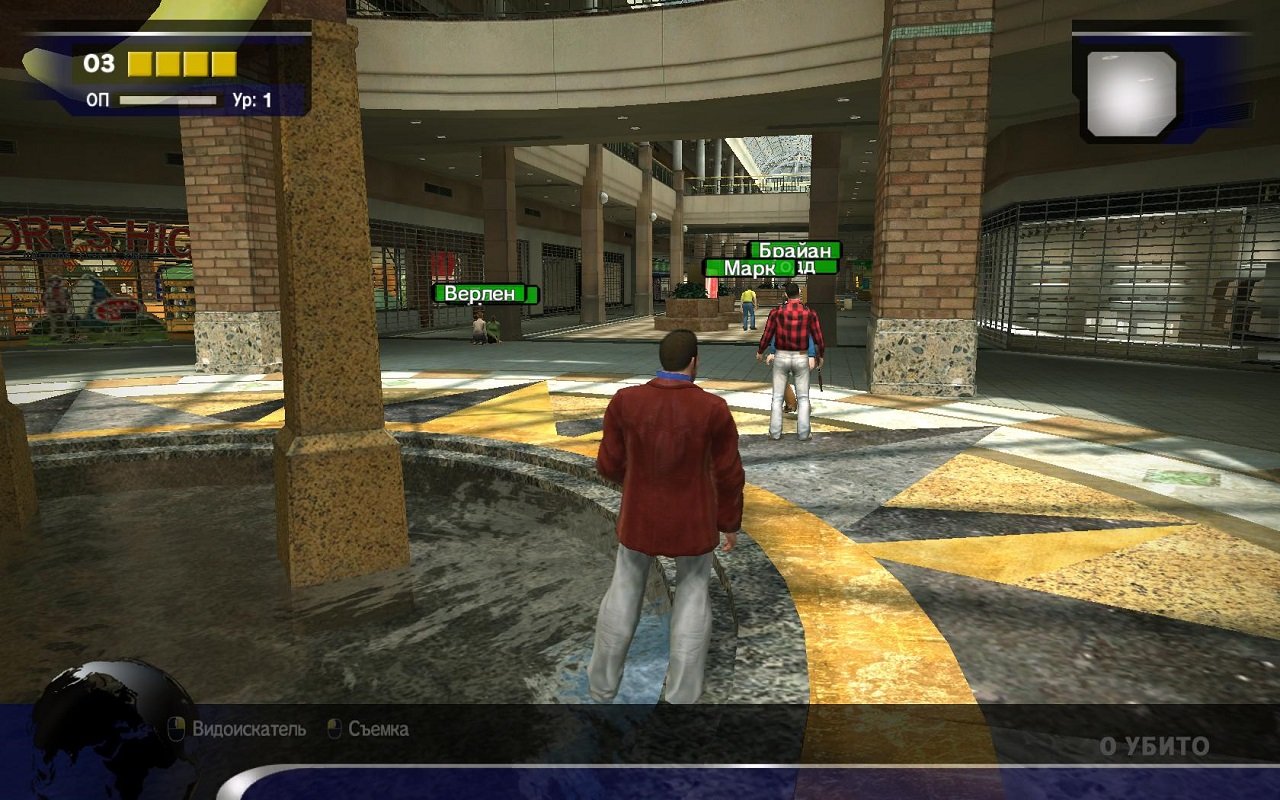Select the Брайан survivor name tag

pyautogui.click(x=795, y=250)
